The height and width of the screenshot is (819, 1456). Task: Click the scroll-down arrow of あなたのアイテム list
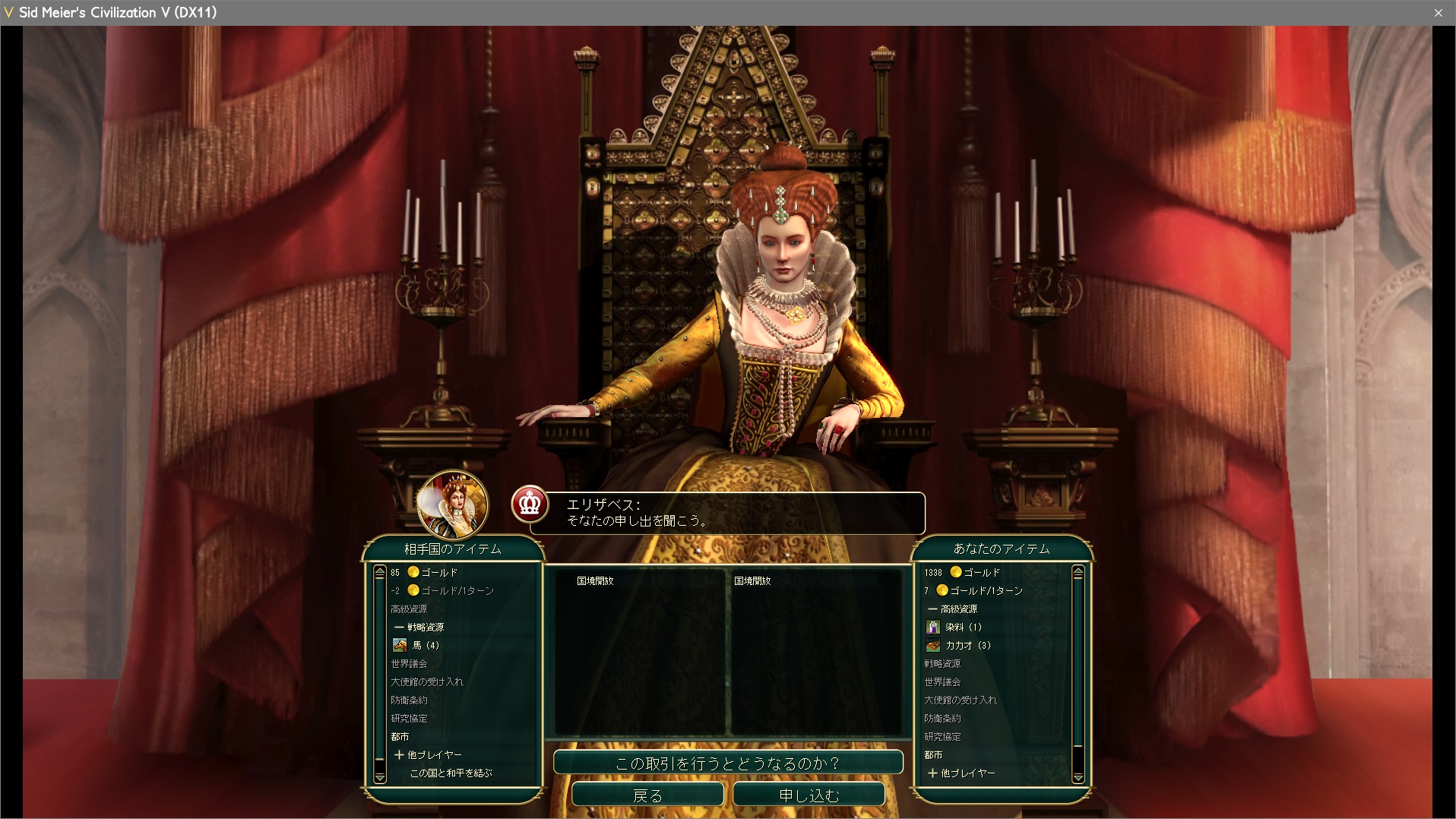click(1078, 776)
